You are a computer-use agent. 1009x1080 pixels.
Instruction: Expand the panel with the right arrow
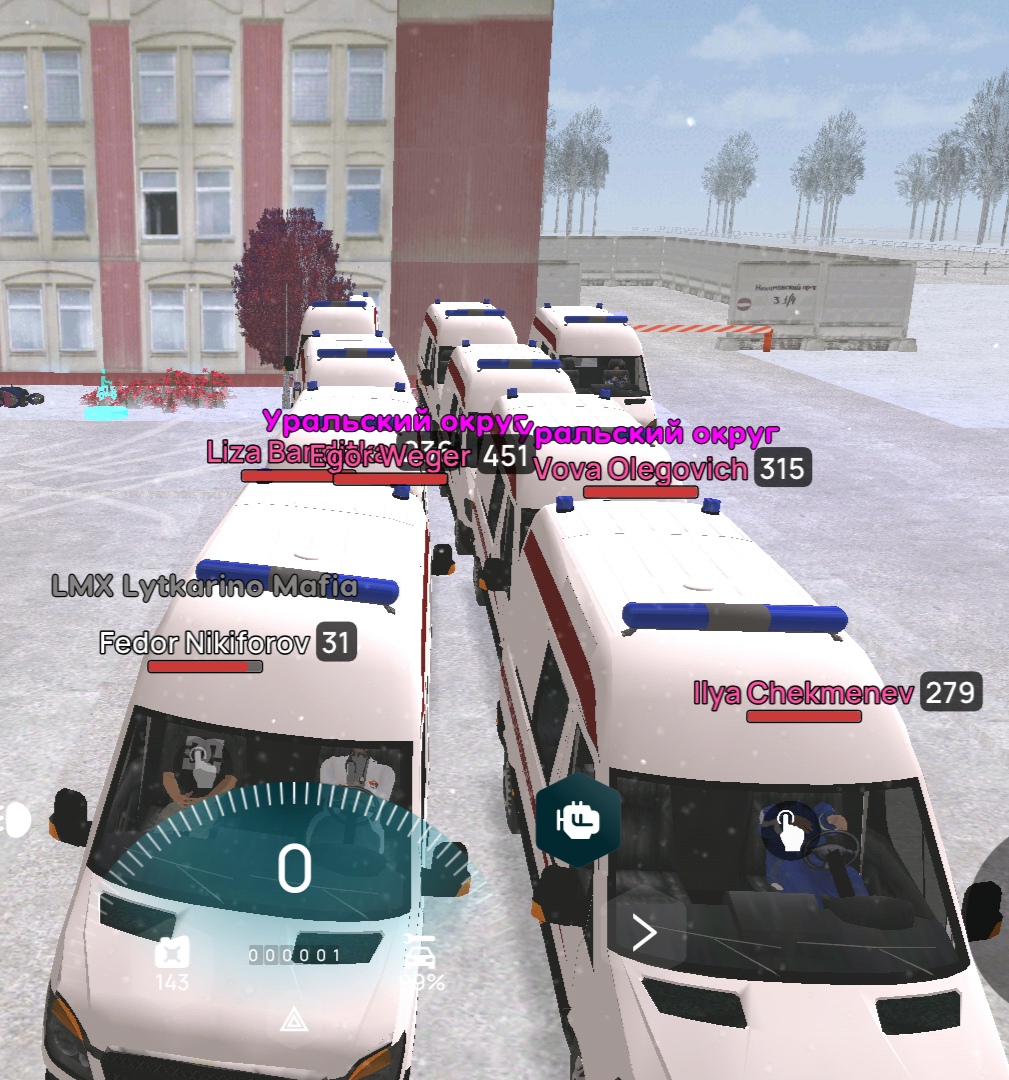[x=645, y=933]
